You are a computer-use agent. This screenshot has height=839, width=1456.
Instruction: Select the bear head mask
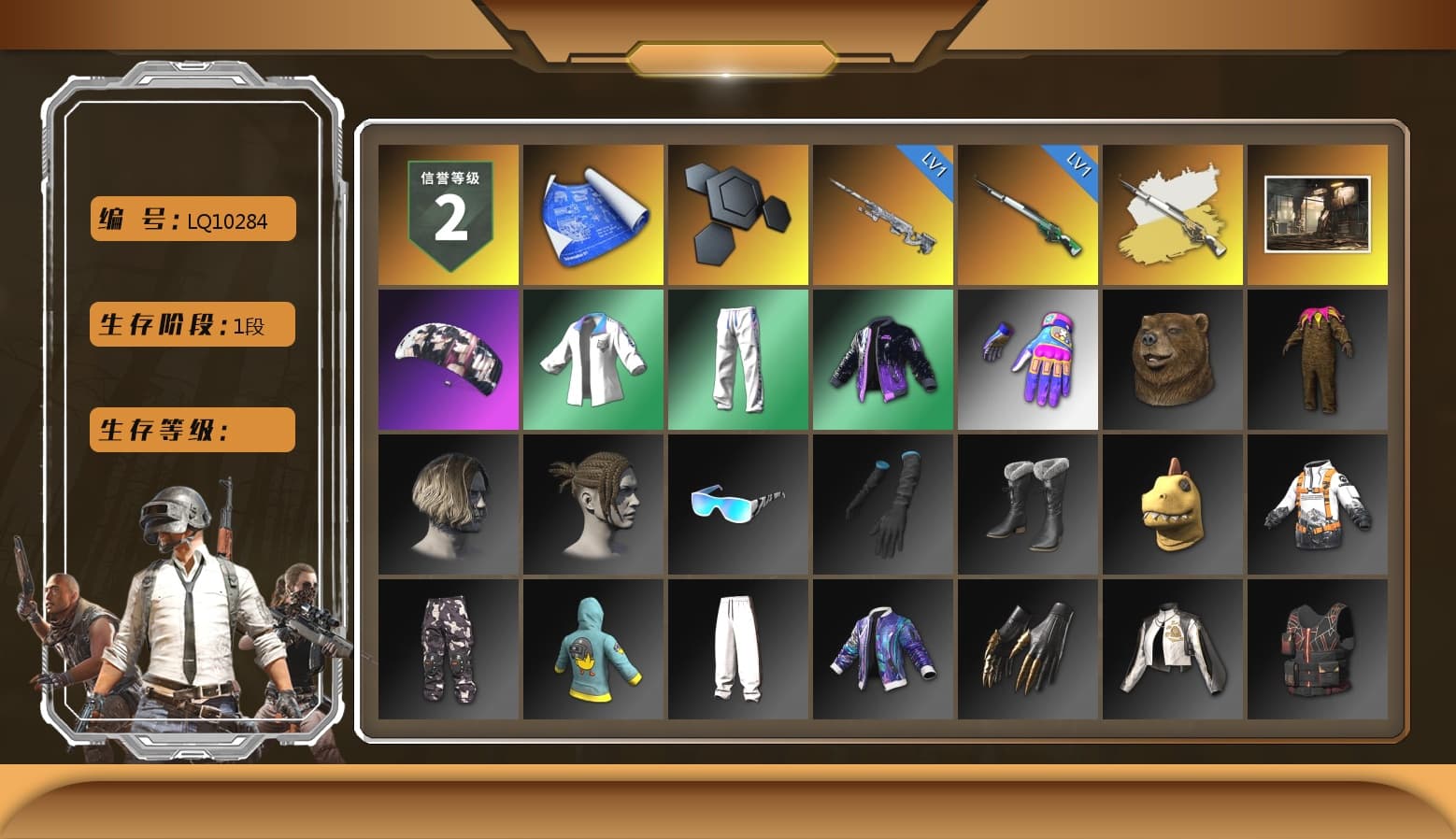point(1173,359)
